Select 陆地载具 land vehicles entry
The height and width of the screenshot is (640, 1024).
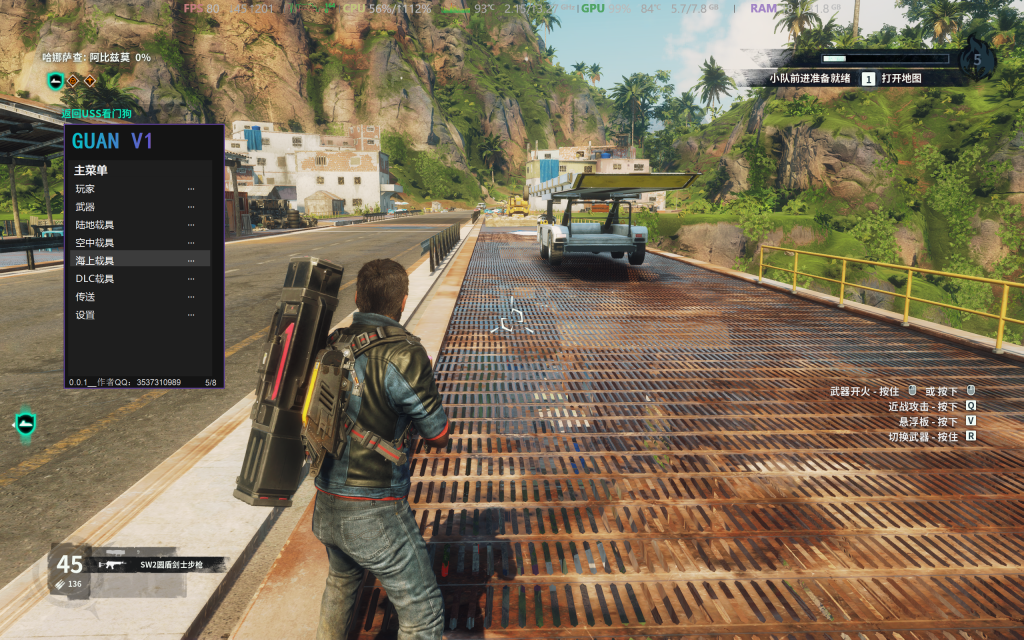click(x=95, y=225)
